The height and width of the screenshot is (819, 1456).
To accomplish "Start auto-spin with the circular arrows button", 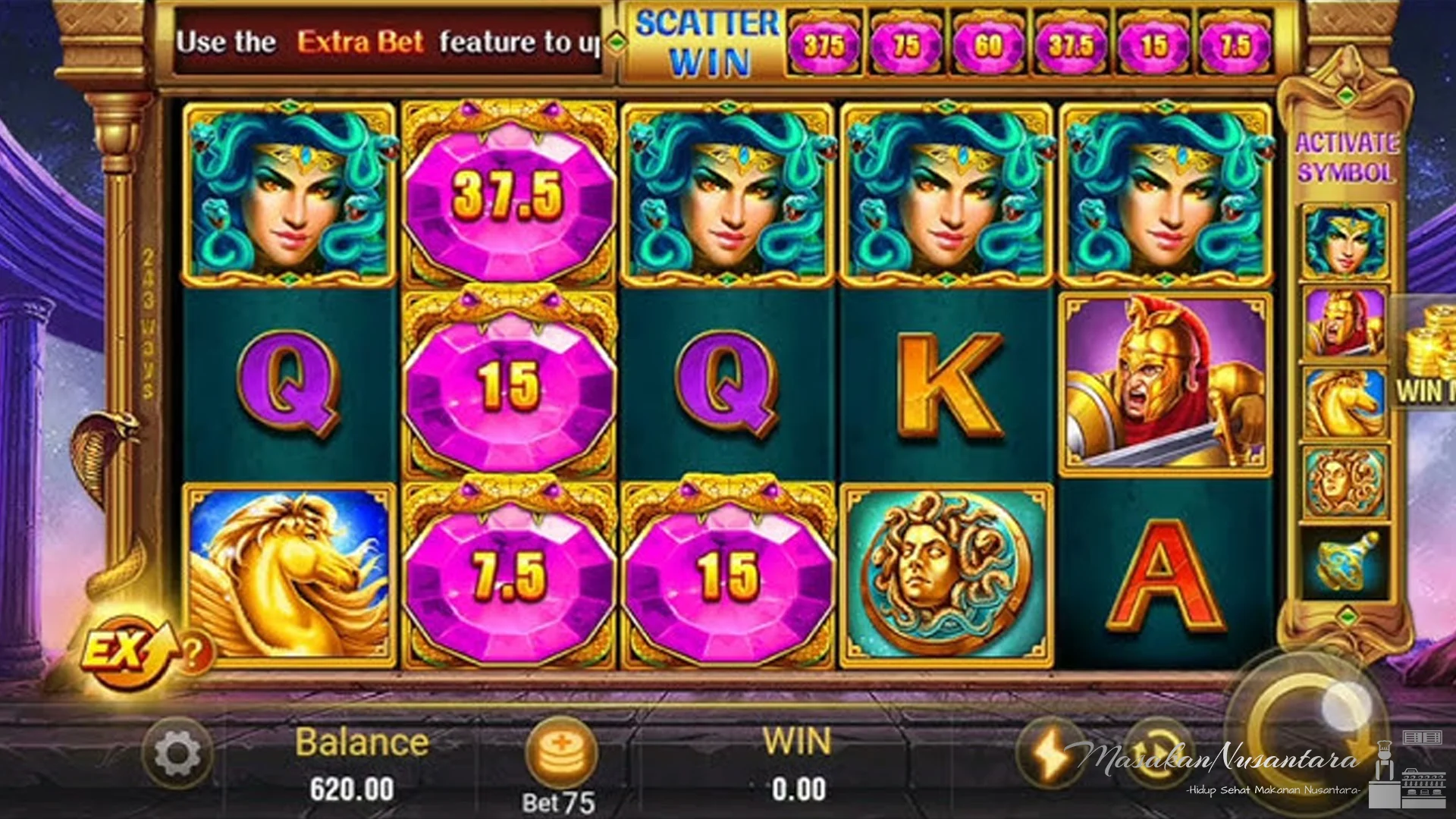I will click(x=1155, y=751).
